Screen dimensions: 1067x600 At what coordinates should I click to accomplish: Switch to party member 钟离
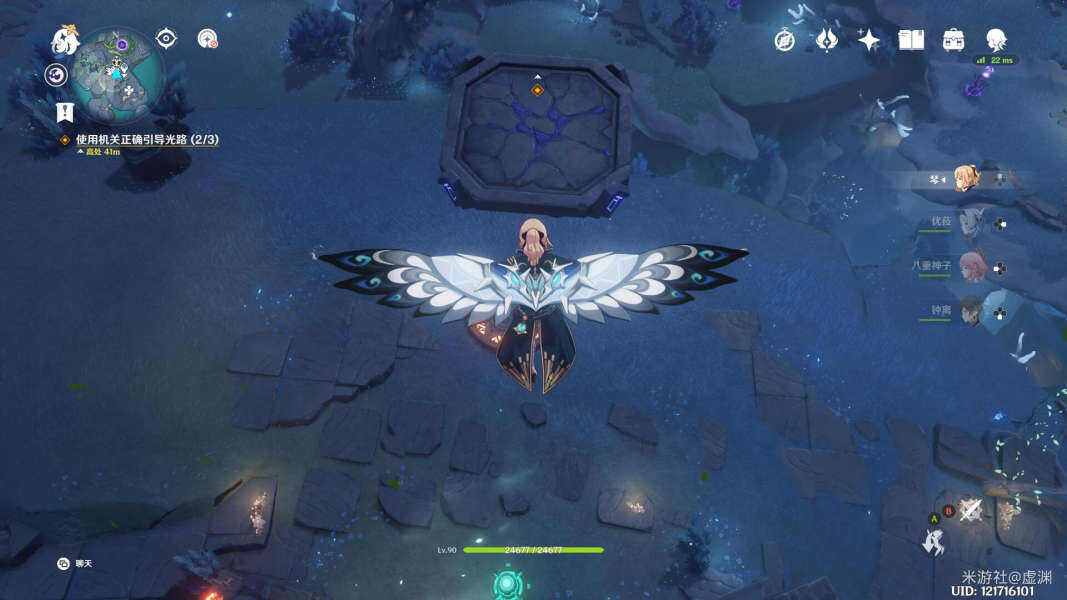(971, 312)
